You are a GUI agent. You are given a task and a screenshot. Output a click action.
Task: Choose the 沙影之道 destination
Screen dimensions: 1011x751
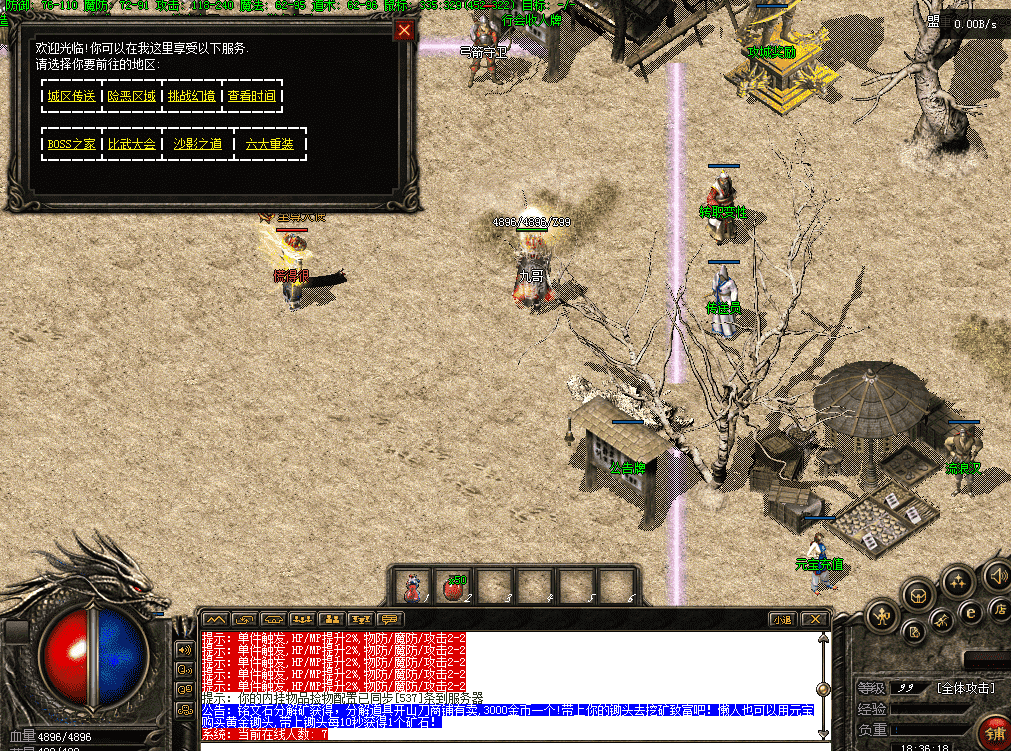point(198,144)
